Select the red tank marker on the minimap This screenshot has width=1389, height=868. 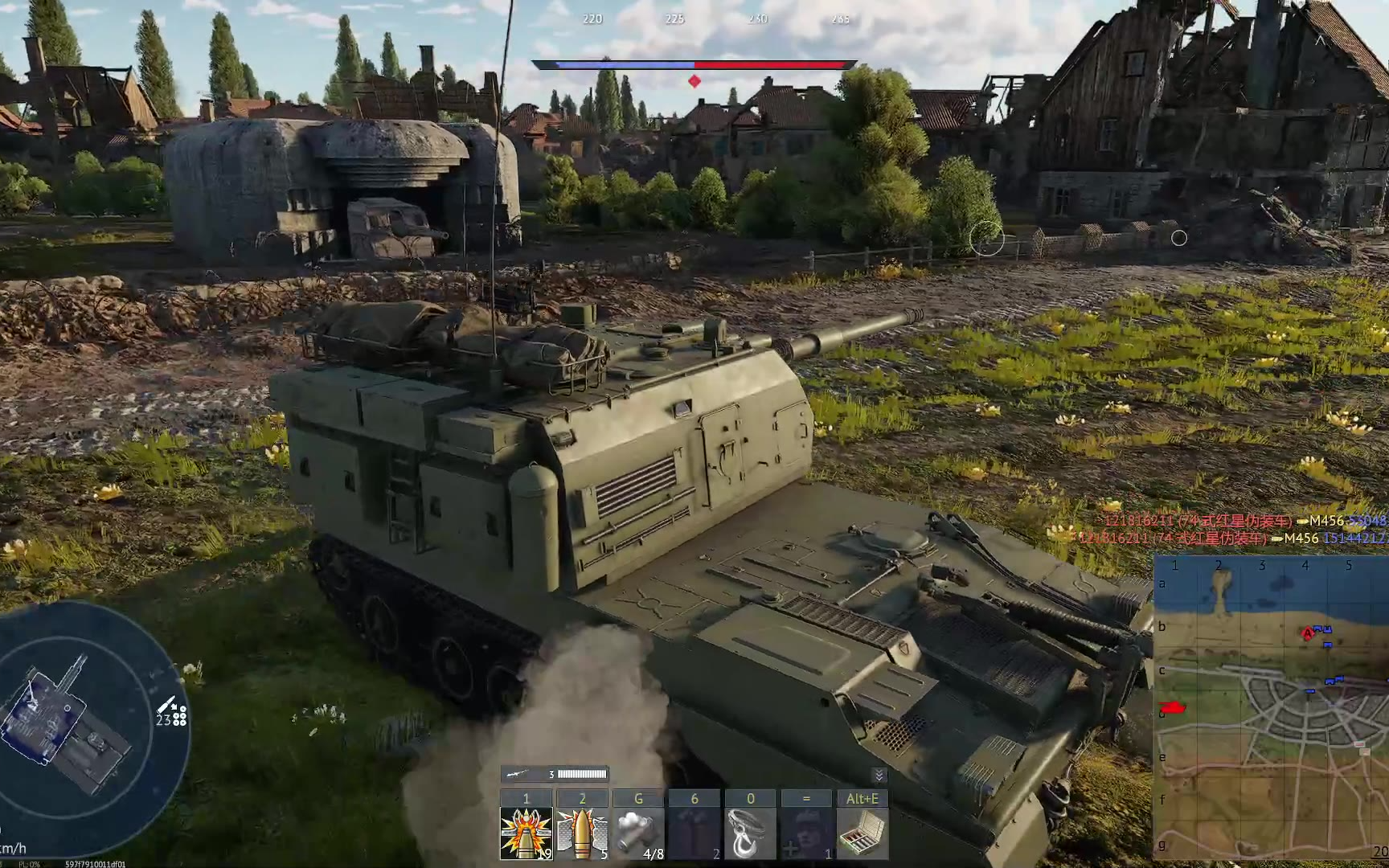pos(1174,707)
